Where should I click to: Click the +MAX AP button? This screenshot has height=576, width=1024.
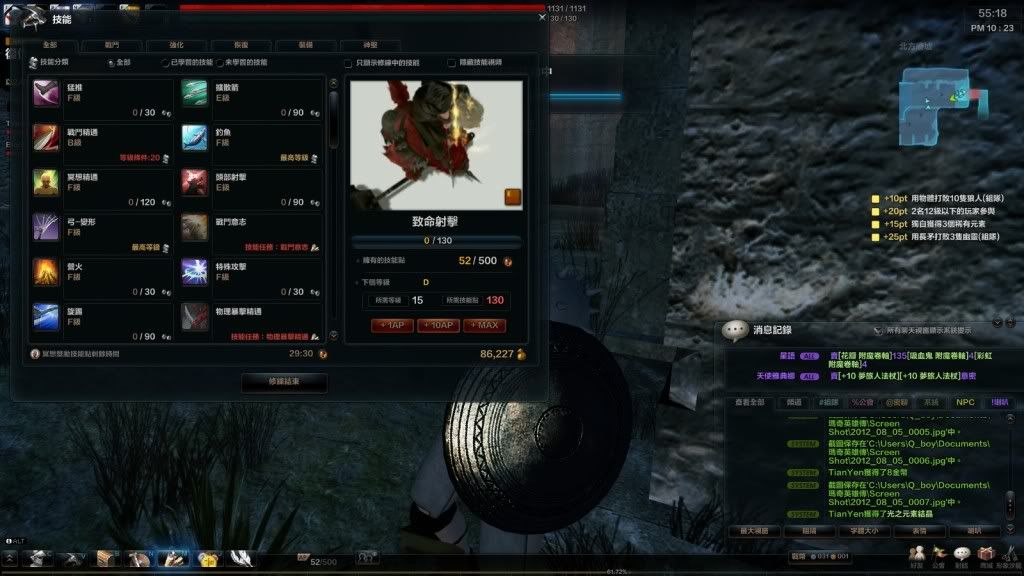(x=484, y=326)
